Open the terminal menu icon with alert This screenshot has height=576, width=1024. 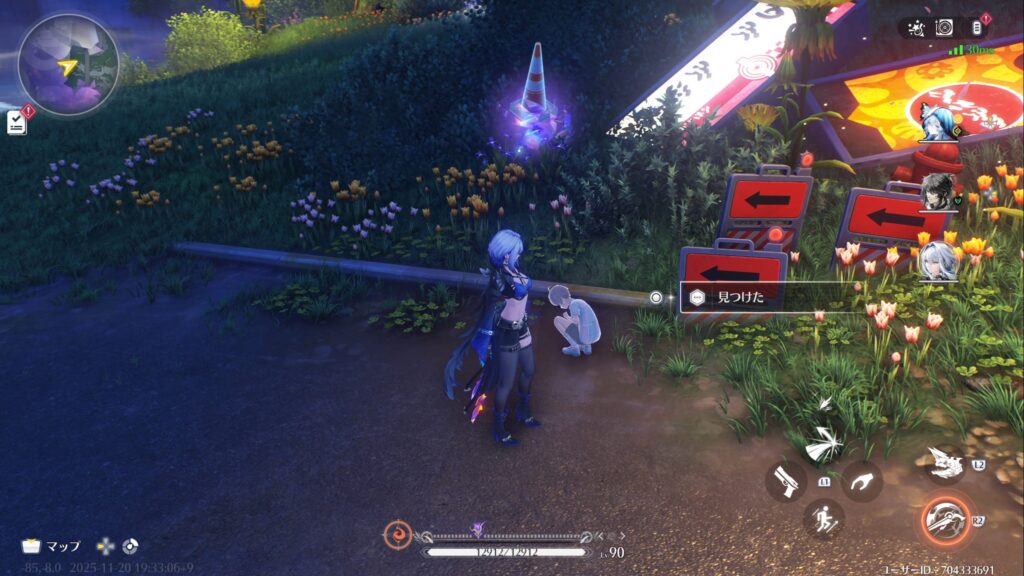(x=977, y=28)
